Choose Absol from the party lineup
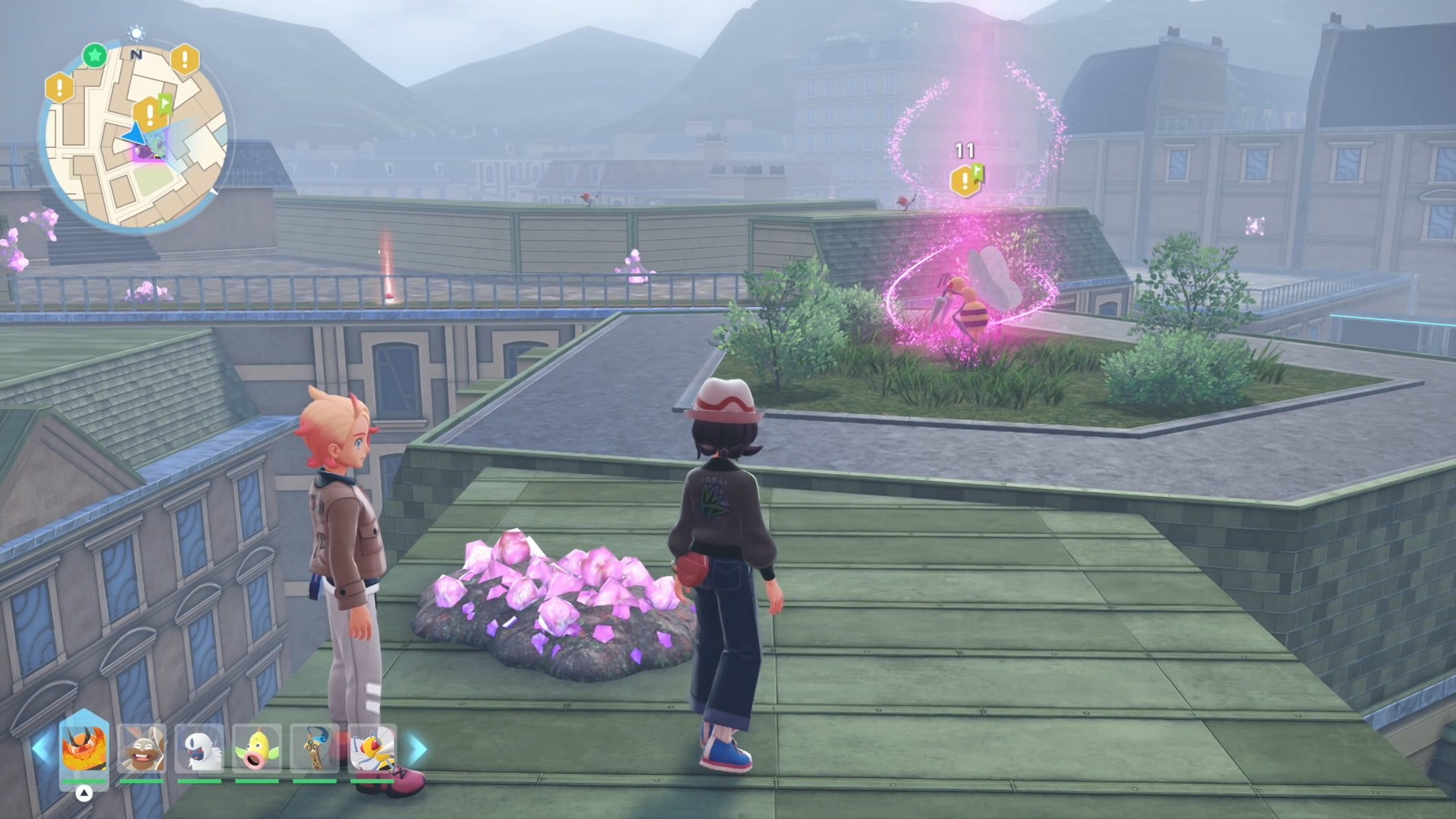Viewport: 1456px width, 819px height. pyautogui.click(x=200, y=748)
